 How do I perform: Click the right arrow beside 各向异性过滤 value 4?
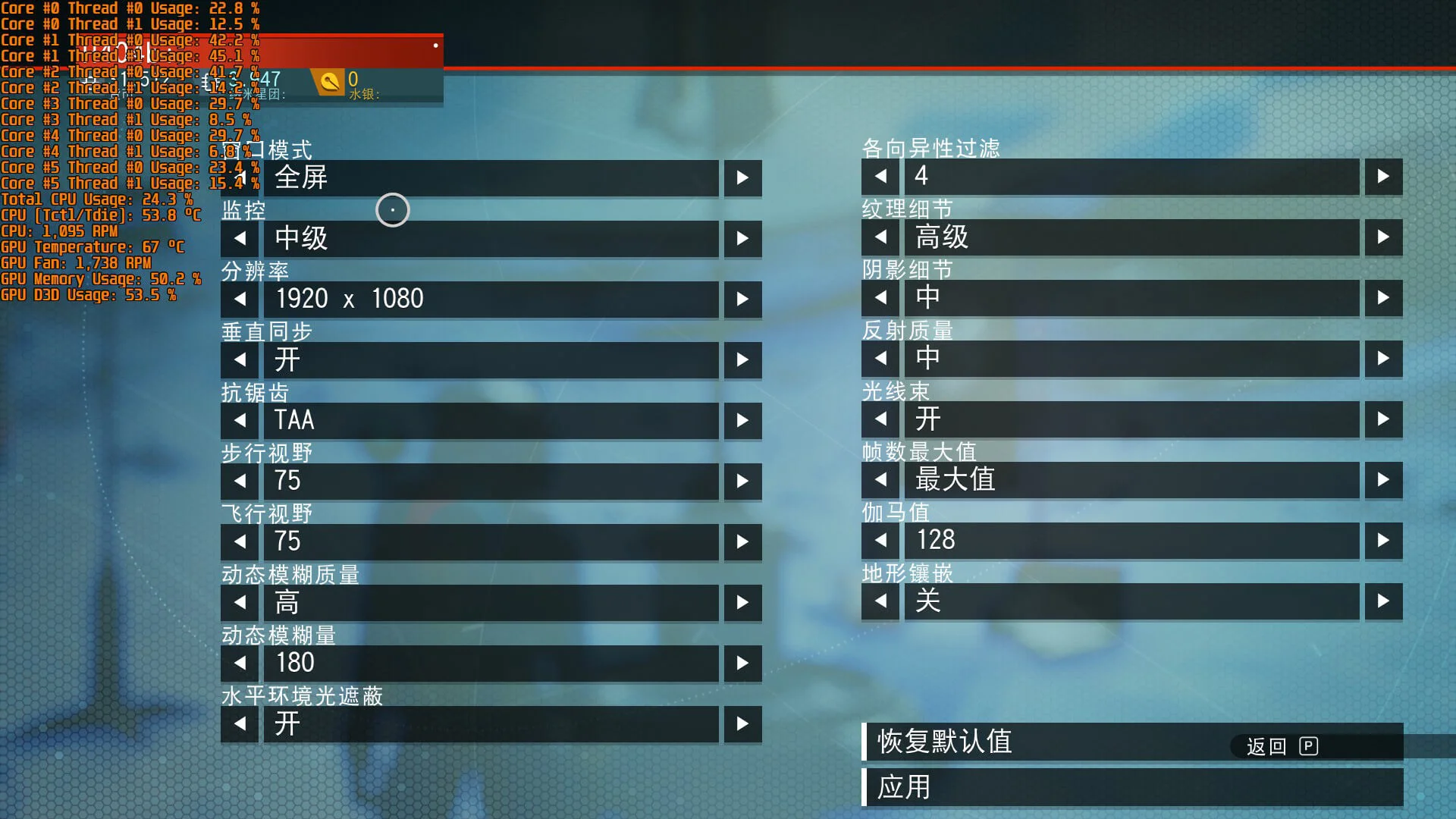tap(1382, 177)
